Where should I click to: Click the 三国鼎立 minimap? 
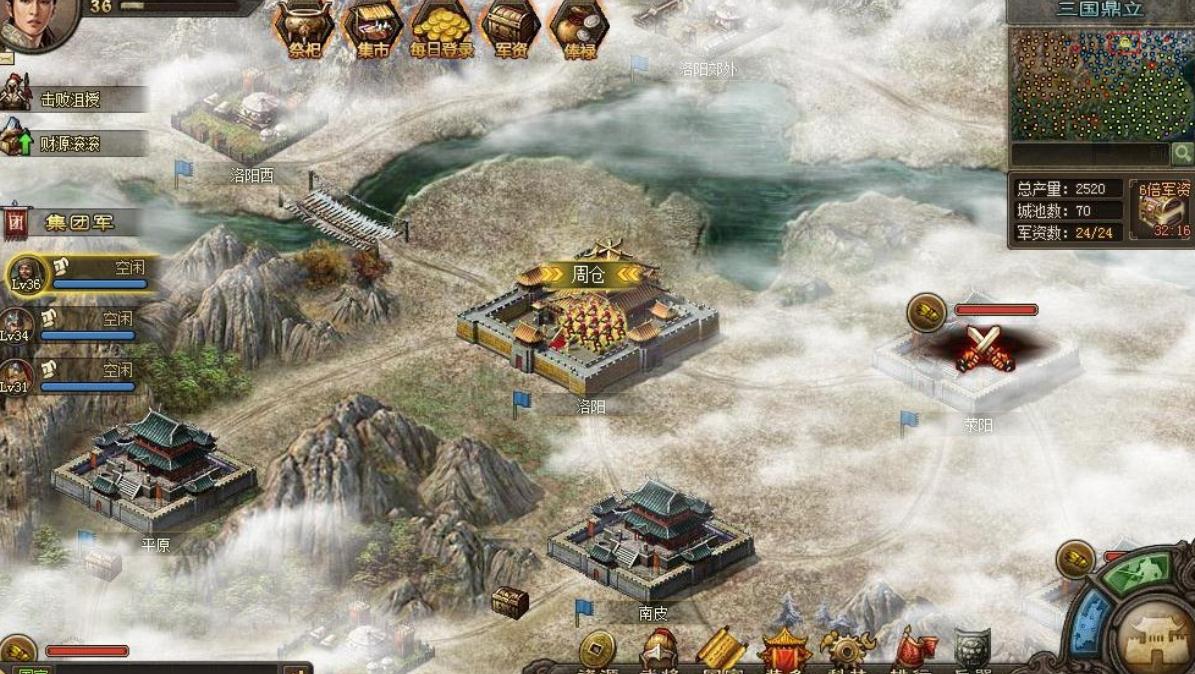click(1100, 84)
